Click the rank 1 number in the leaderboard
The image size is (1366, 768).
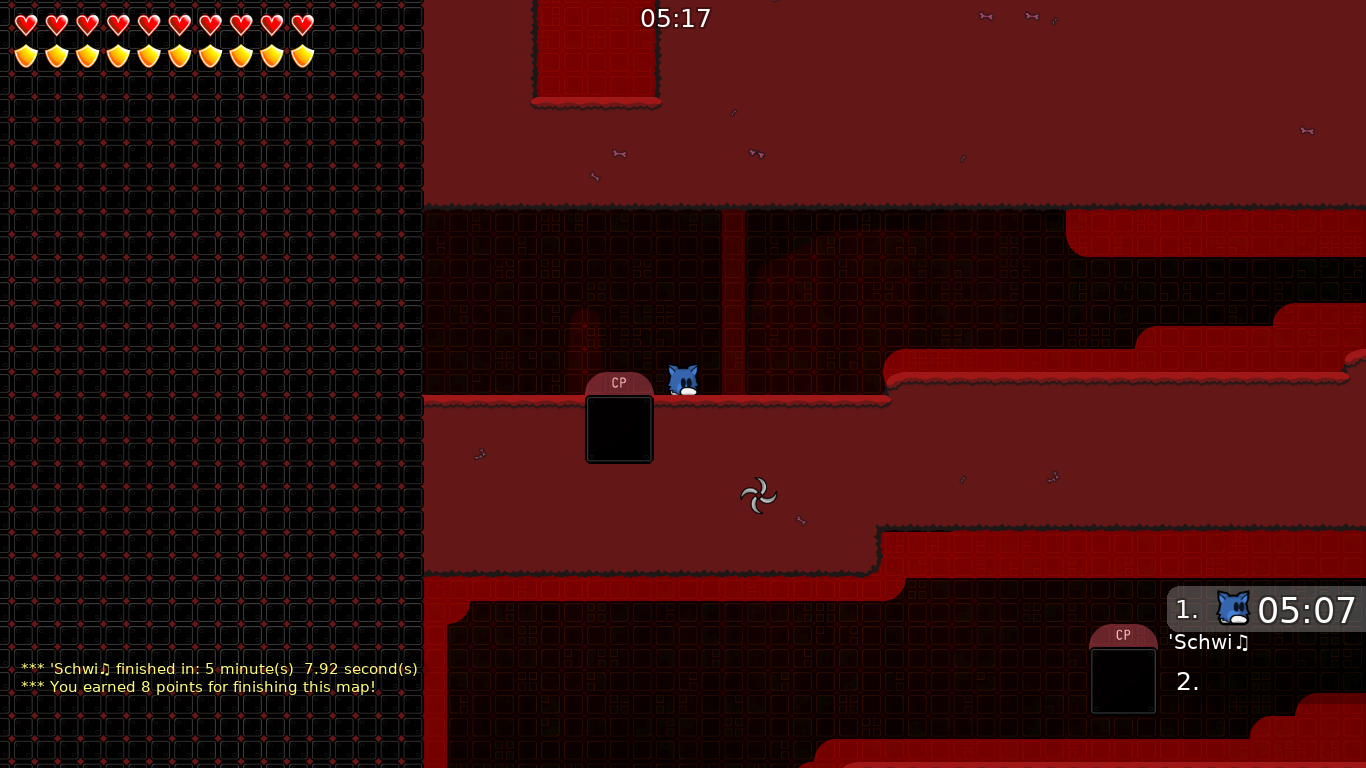(1185, 609)
